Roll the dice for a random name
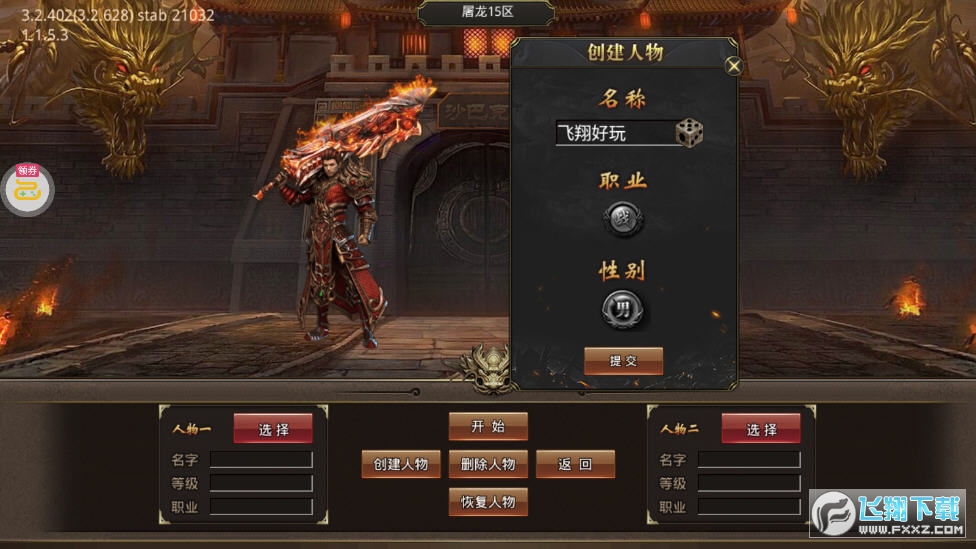976x549 pixels. pos(689,133)
